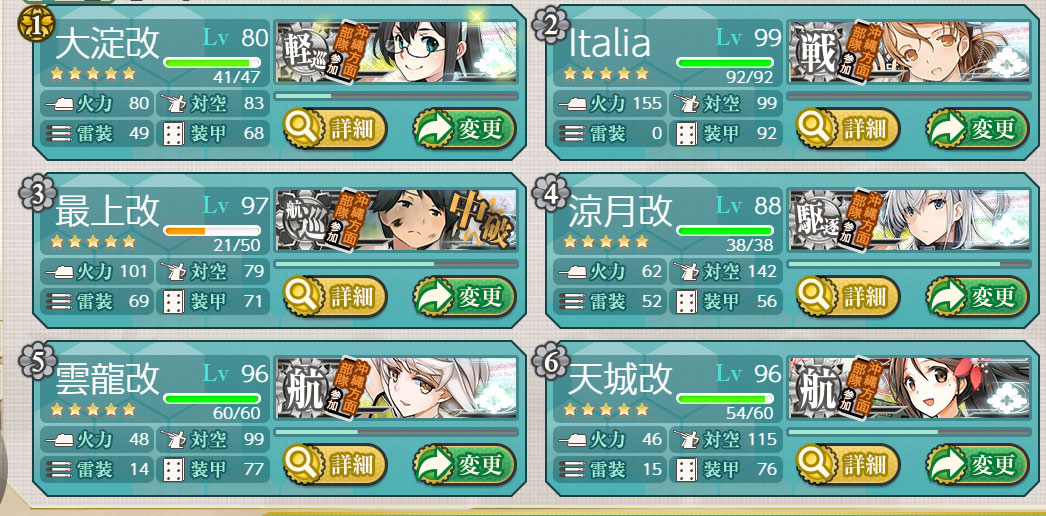The width and height of the screenshot is (1046, 516).
Task: Replace 天城改 using 変更
Action: pyautogui.click(x=977, y=464)
